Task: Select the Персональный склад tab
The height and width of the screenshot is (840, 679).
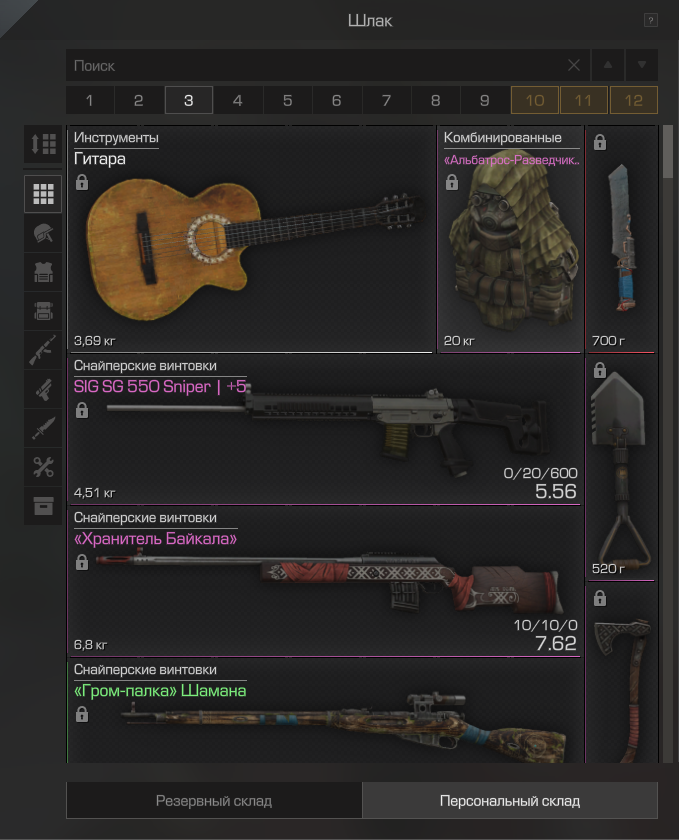Action: tap(510, 801)
